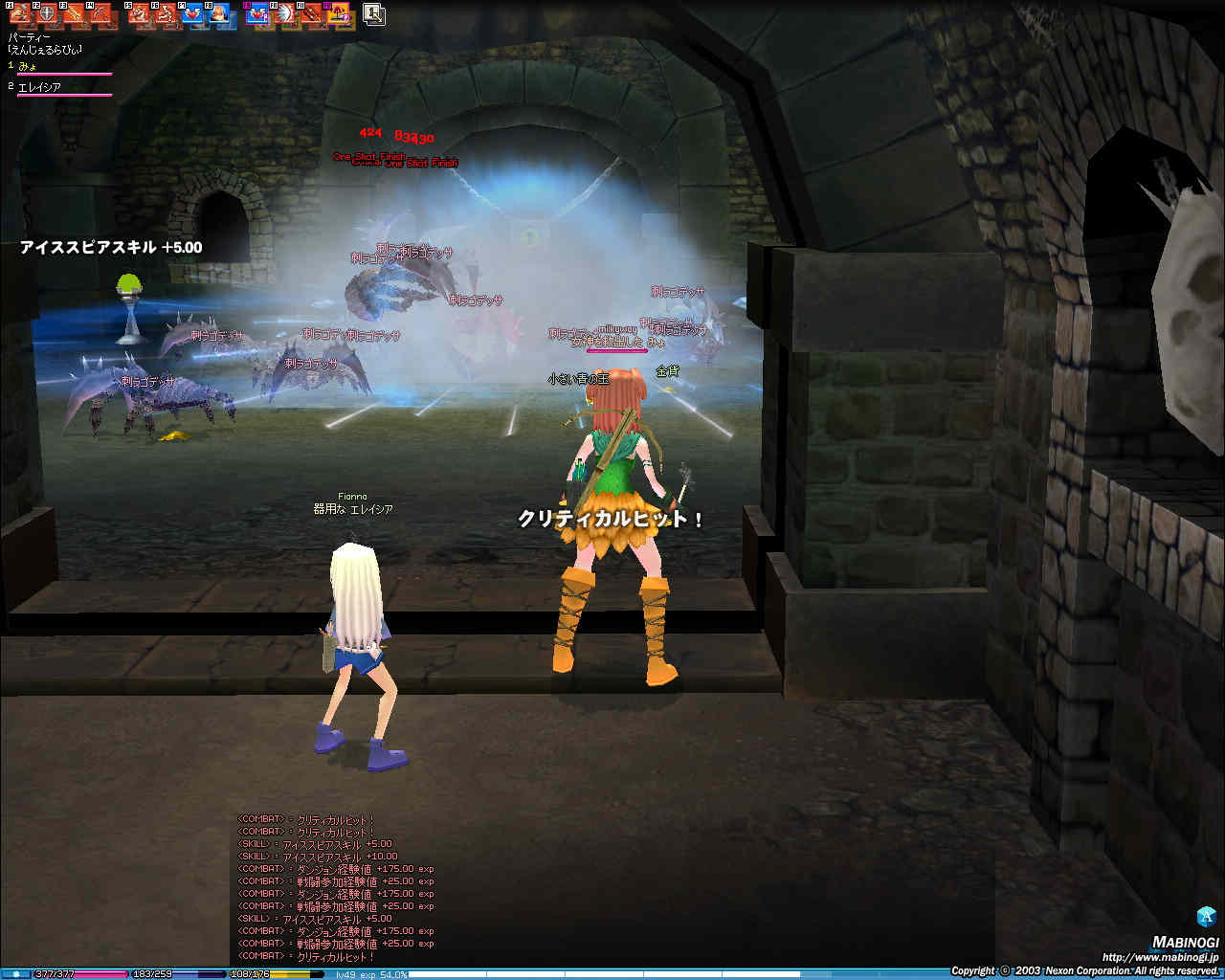Click the hotbar window toggle button

pos(373,14)
